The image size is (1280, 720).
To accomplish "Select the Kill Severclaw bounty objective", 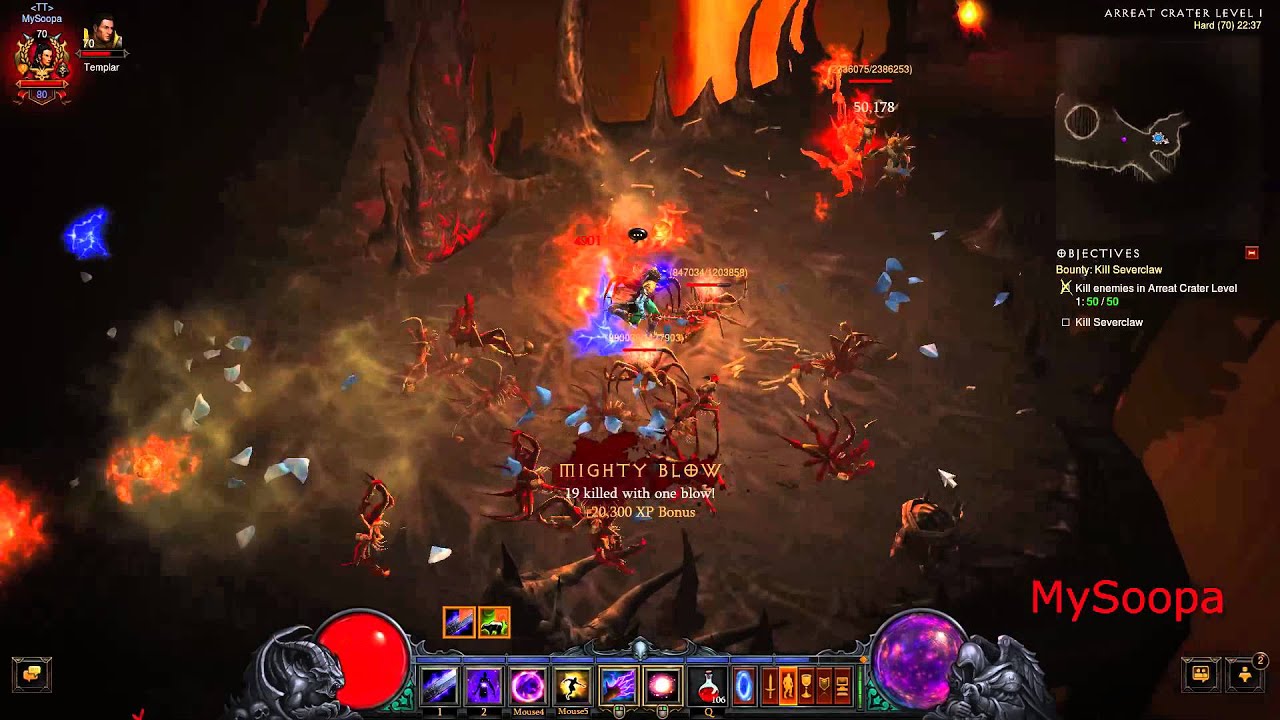I will click(x=1108, y=322).
